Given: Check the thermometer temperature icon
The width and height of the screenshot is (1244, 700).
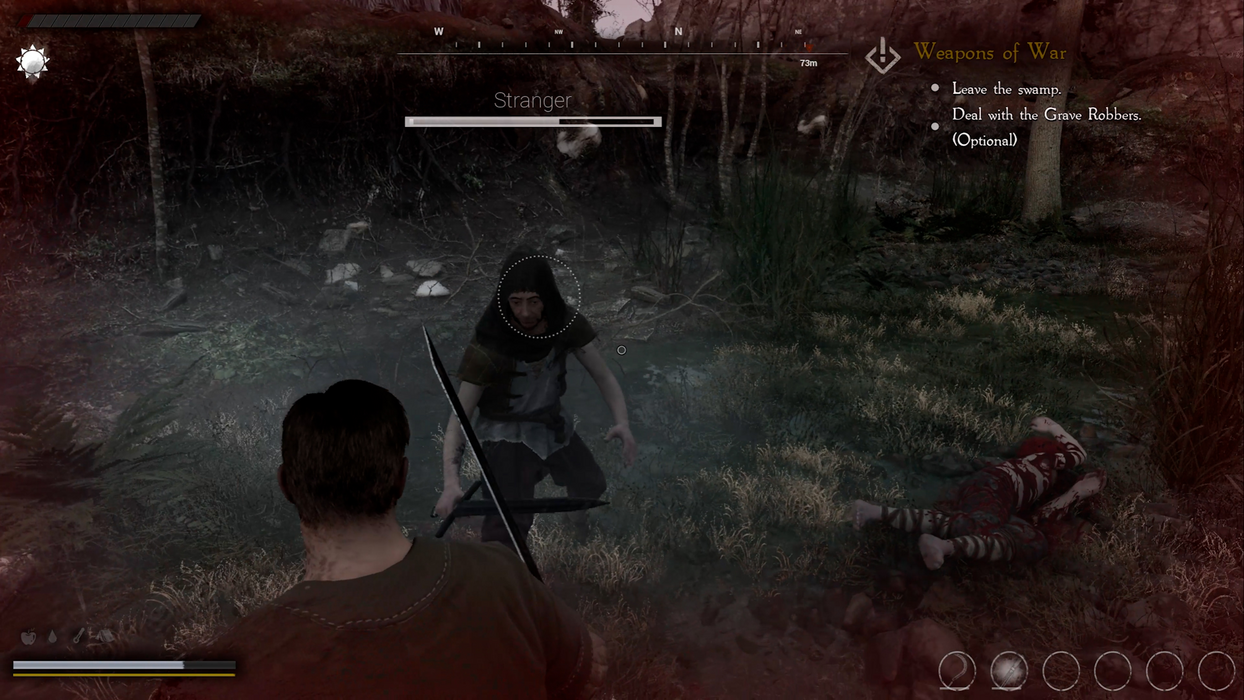Looking at the screenshot, I should coord(78,637).
